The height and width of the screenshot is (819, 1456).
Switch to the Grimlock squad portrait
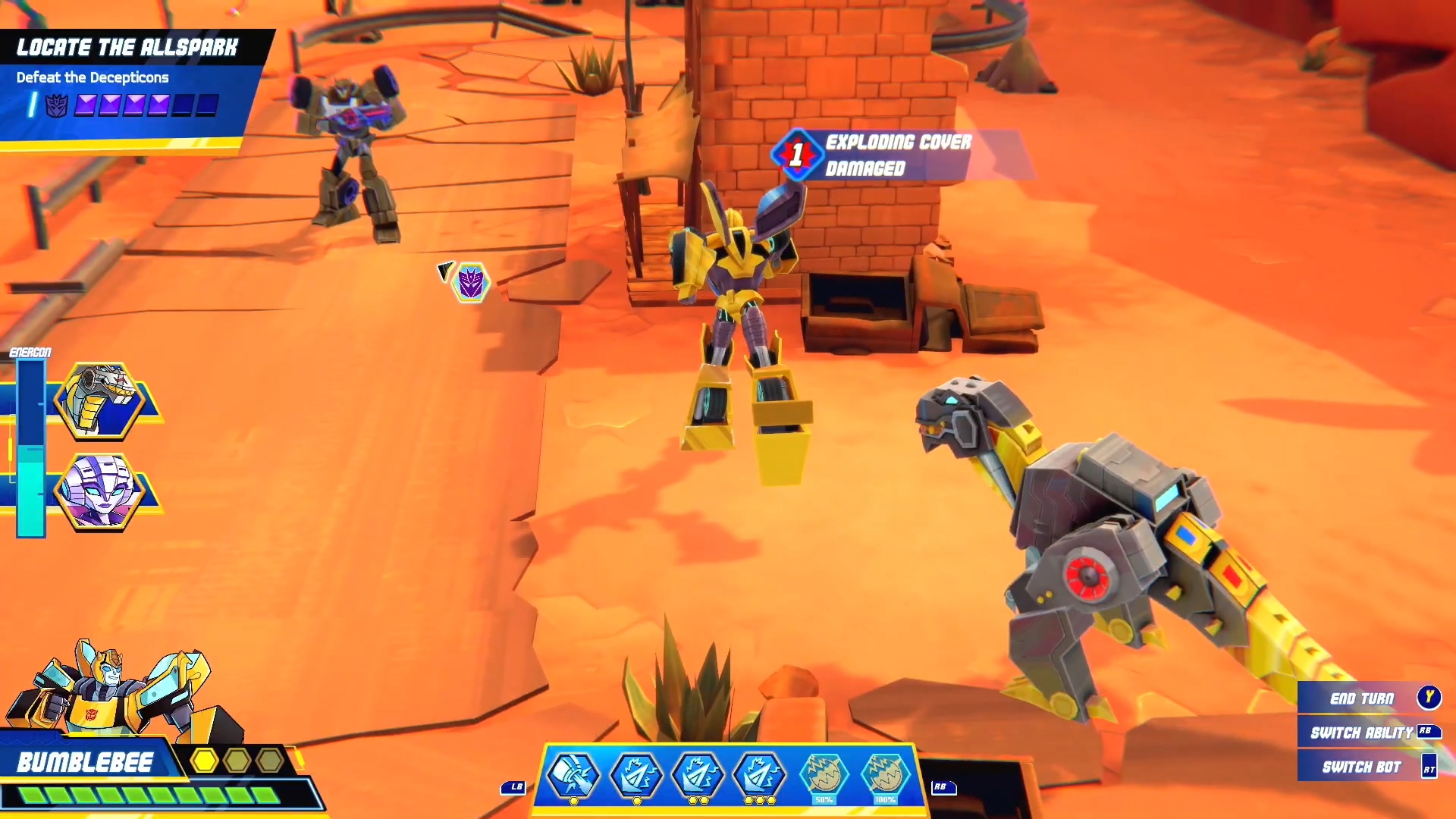pyautogui.click(x=101, y=400)
